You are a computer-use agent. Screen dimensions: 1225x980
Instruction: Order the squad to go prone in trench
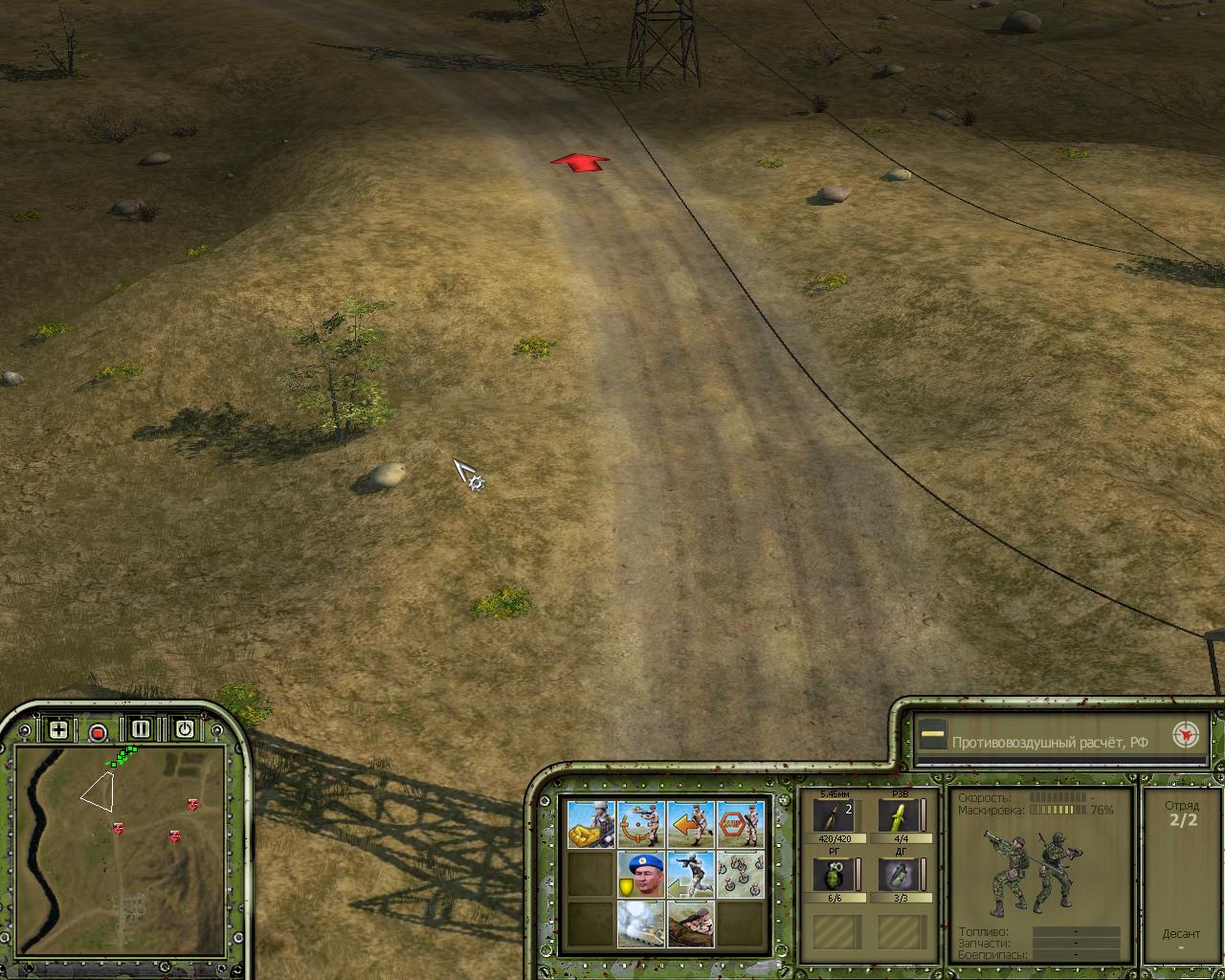point(691,924)
